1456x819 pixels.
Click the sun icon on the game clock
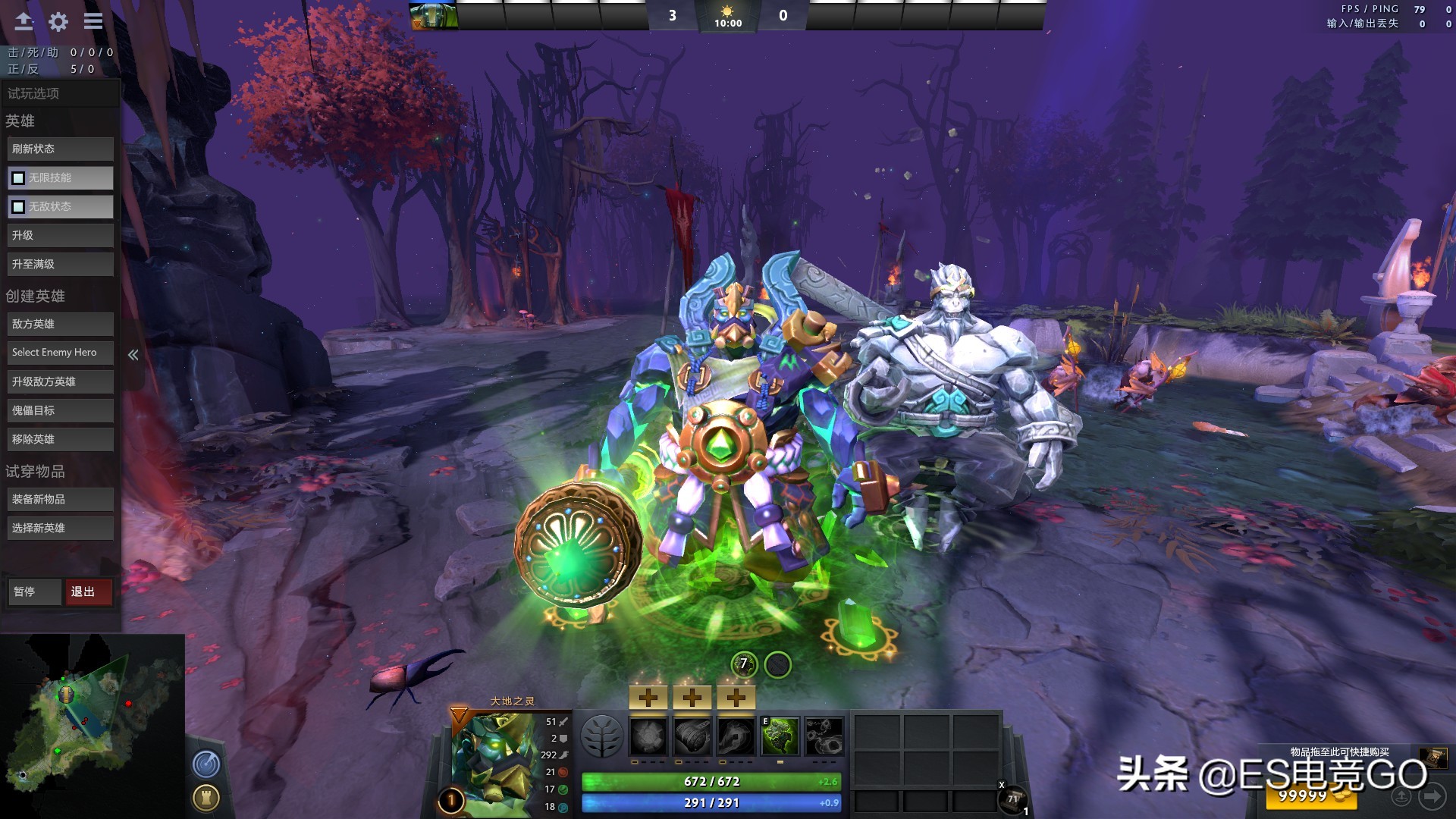click(x=727, y=11)
